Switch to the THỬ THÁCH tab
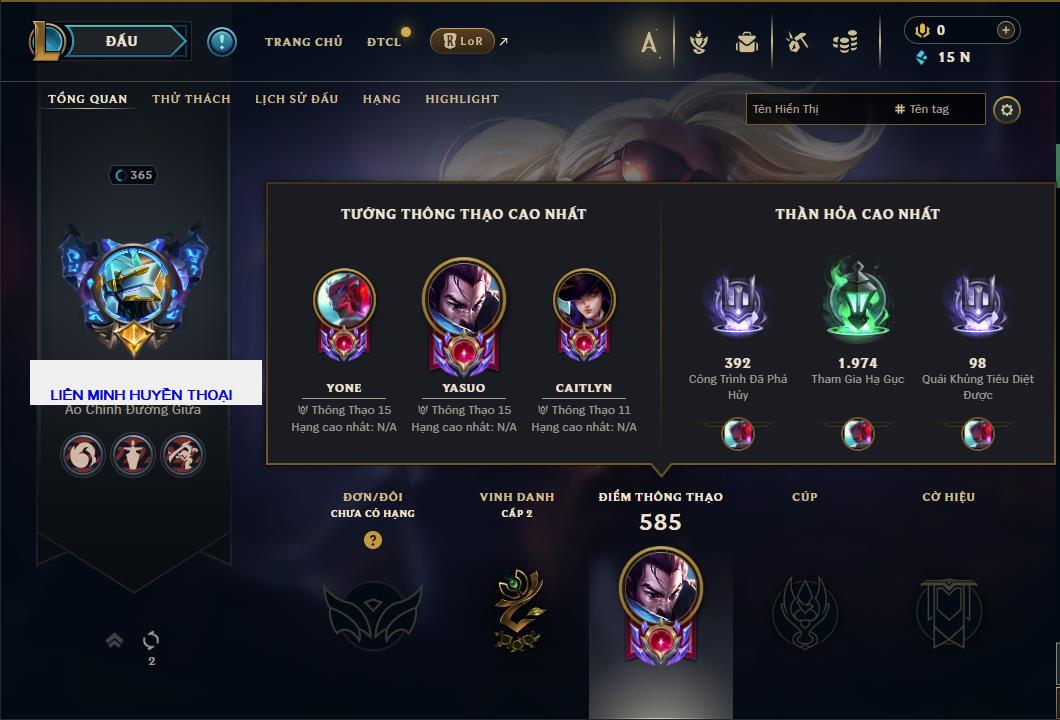 tap(191, 99)
